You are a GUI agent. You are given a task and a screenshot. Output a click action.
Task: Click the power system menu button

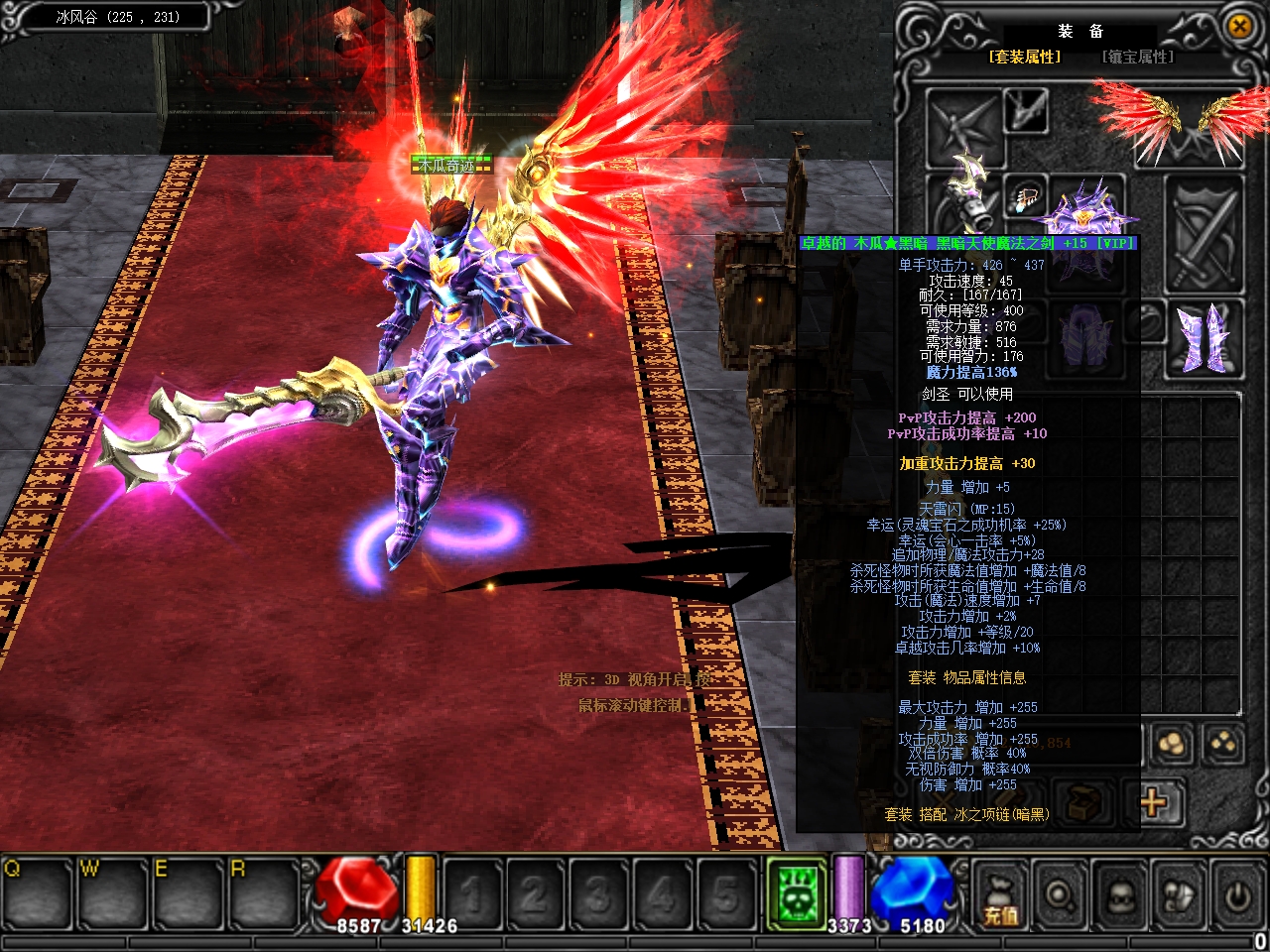(1237, 895)
